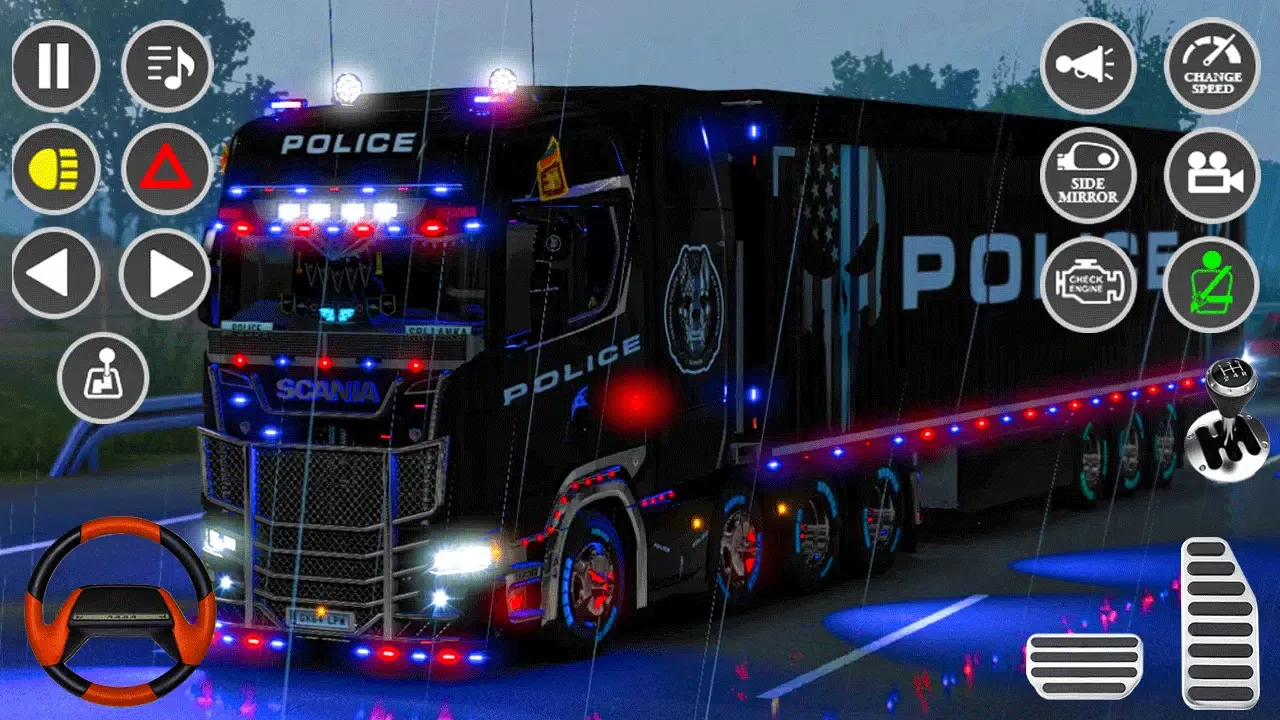Screen dimensions: 1280x720
Task: Open the Side Mirror view
Action: (x=1087, y=175)
